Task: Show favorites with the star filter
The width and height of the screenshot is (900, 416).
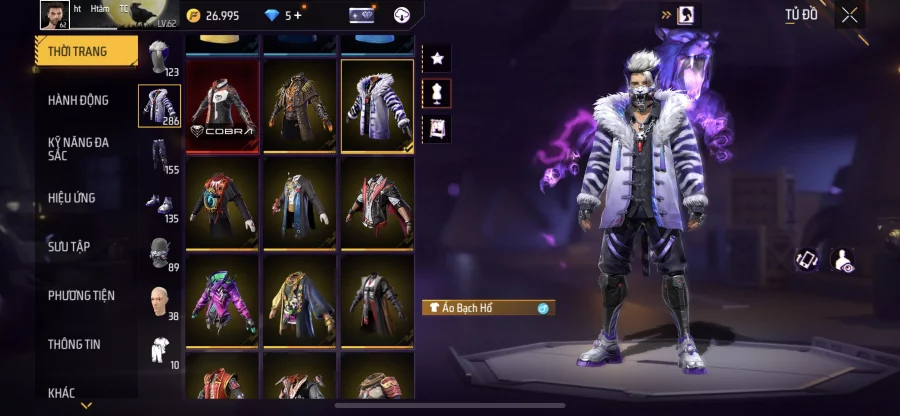Action: (x=437, y=58)
